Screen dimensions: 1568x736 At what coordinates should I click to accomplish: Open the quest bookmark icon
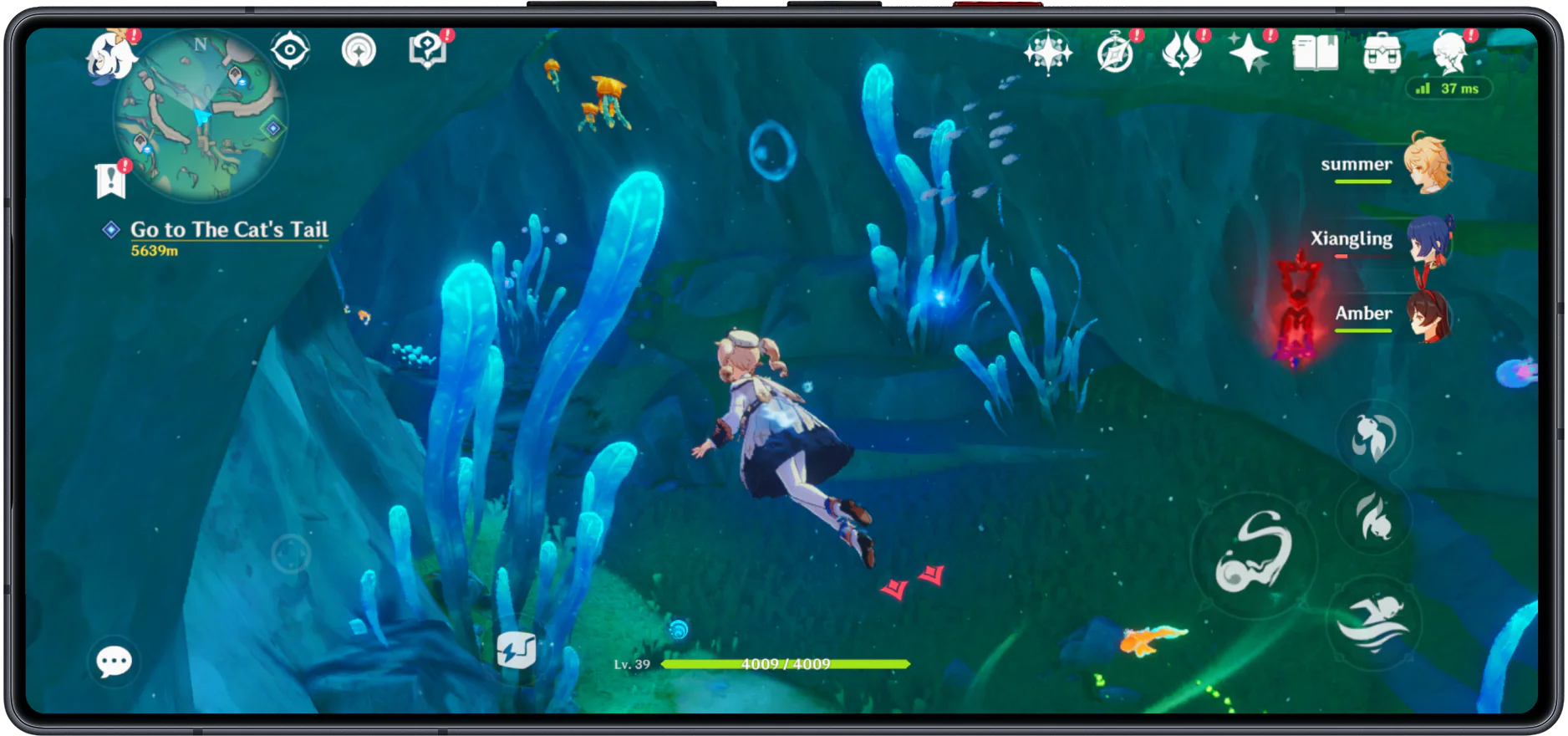click(x=110, y=180)
